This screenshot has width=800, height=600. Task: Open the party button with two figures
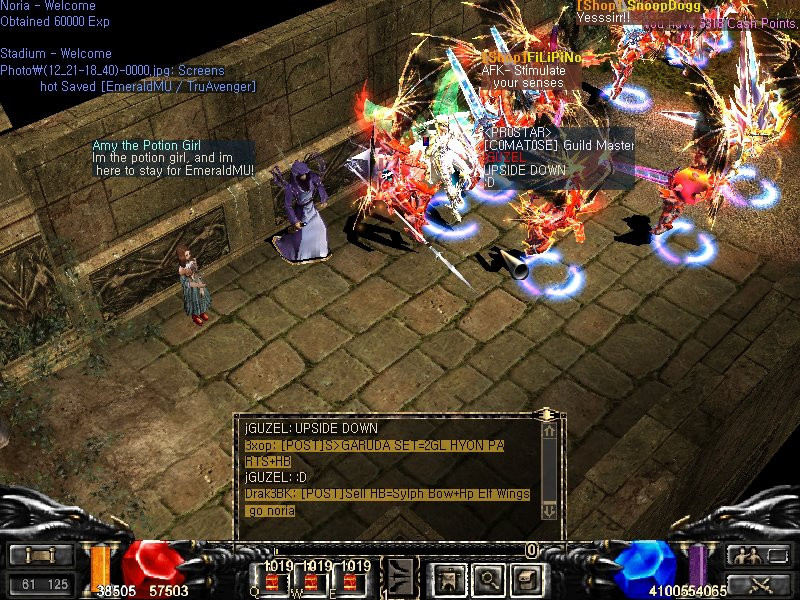click(747, 555)
